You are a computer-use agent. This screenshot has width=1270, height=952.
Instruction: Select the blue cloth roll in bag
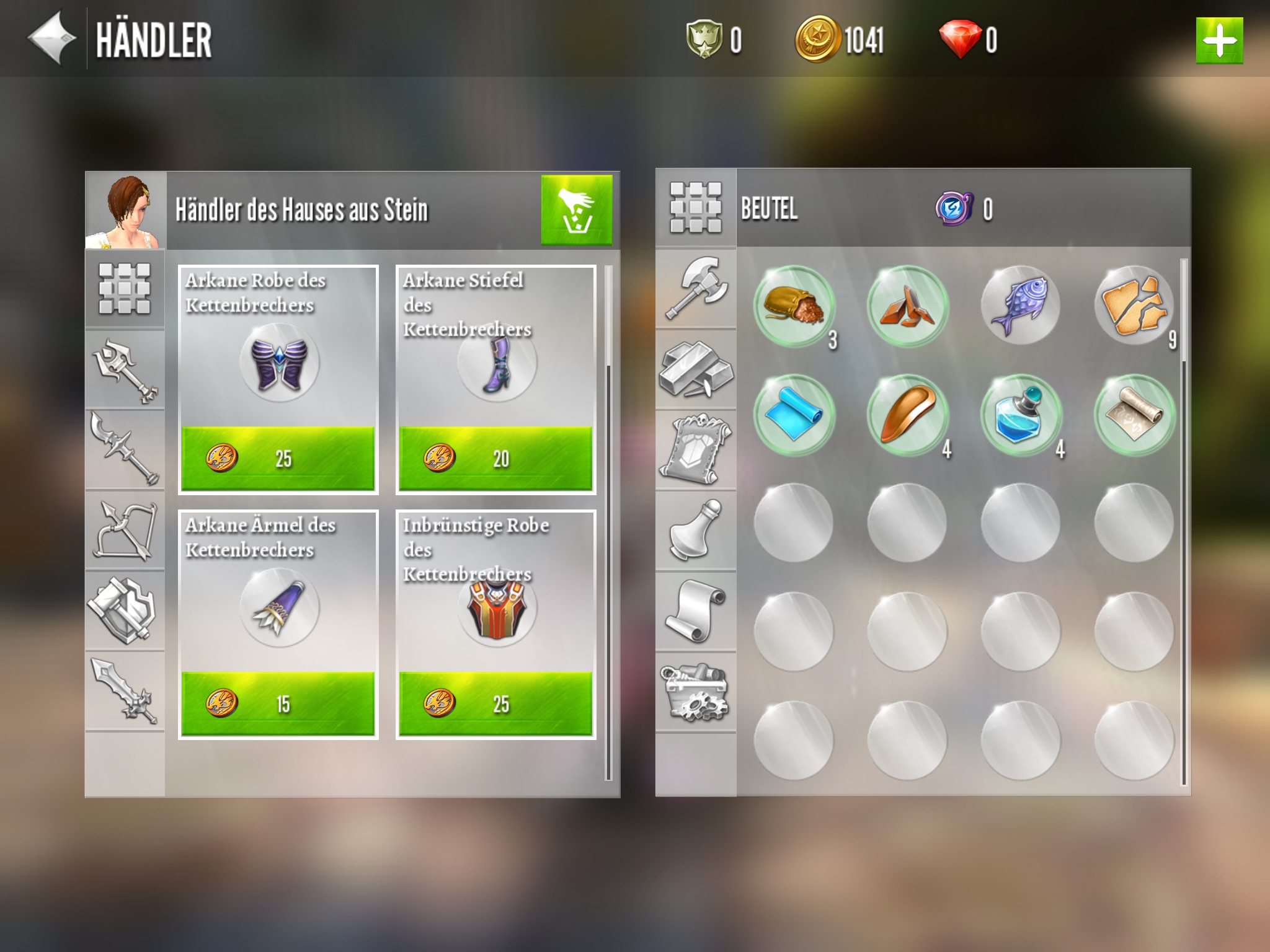(x=793, y=415)
